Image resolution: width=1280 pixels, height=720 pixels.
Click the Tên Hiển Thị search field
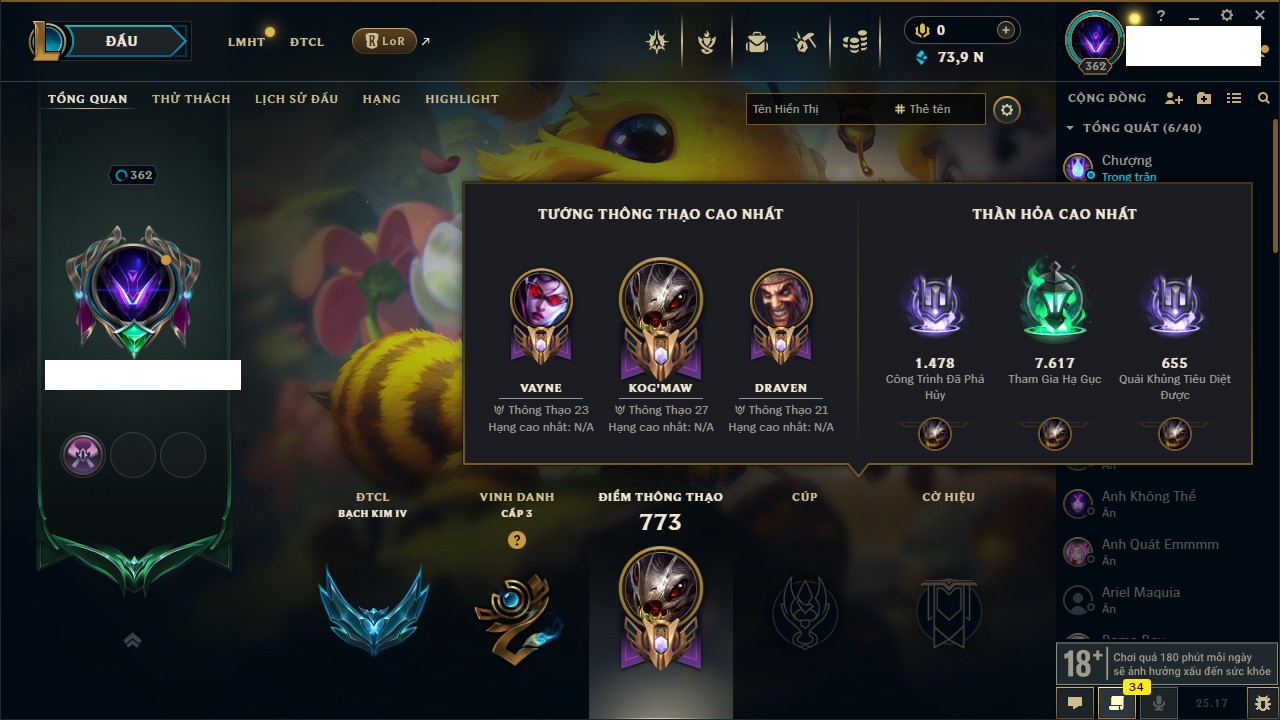click(815, 109)
